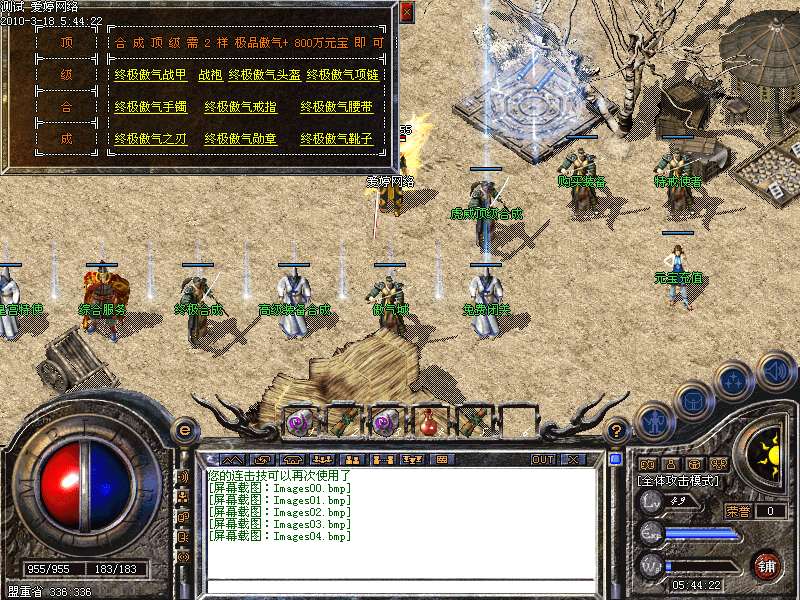Open the skills button with four stars
The width and height of the screenshot is (800, 600).
click(735, 381)
